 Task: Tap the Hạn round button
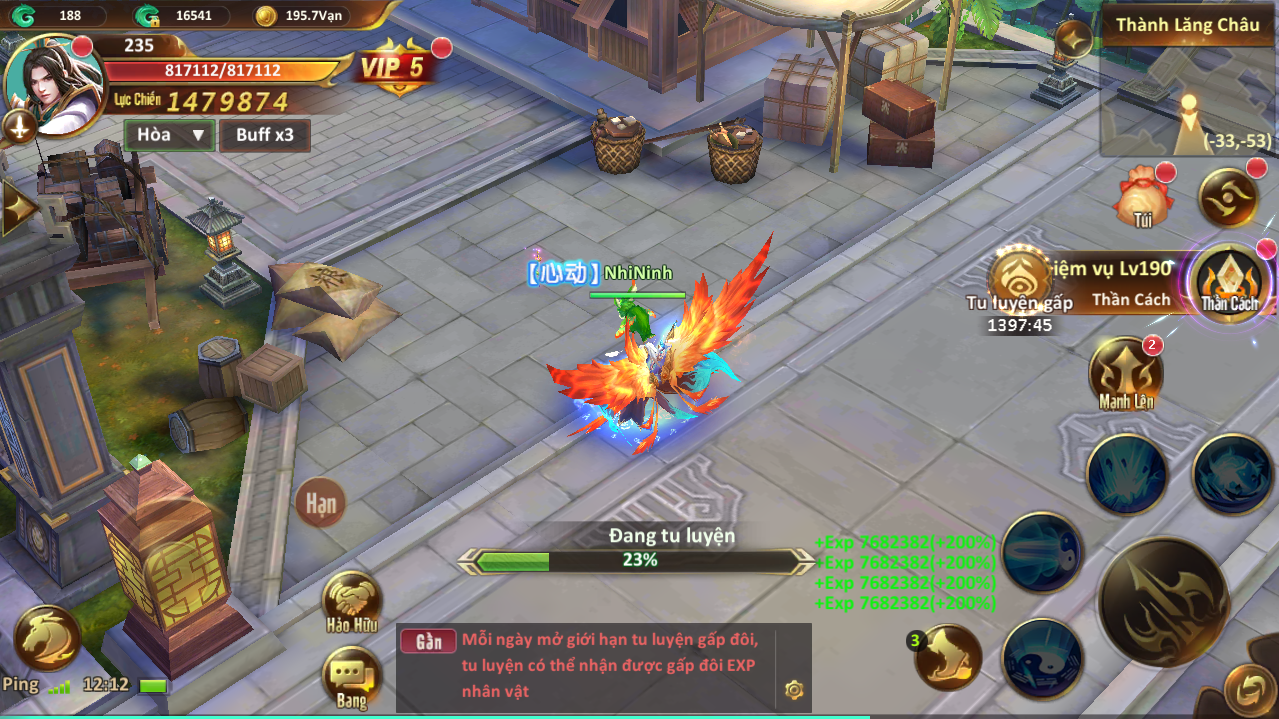(321, 503)
